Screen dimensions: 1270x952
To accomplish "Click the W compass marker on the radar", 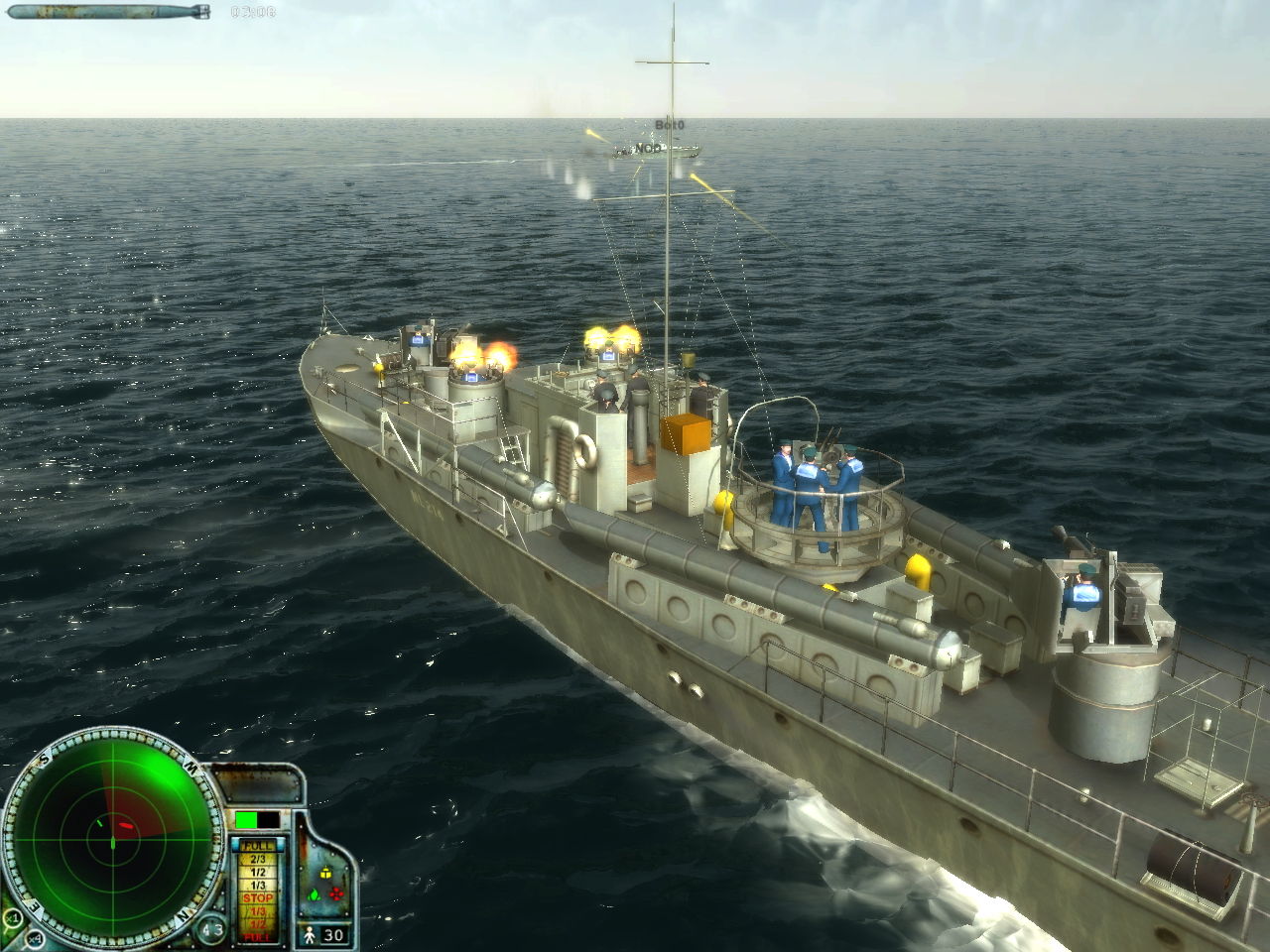I will (190, 767).
